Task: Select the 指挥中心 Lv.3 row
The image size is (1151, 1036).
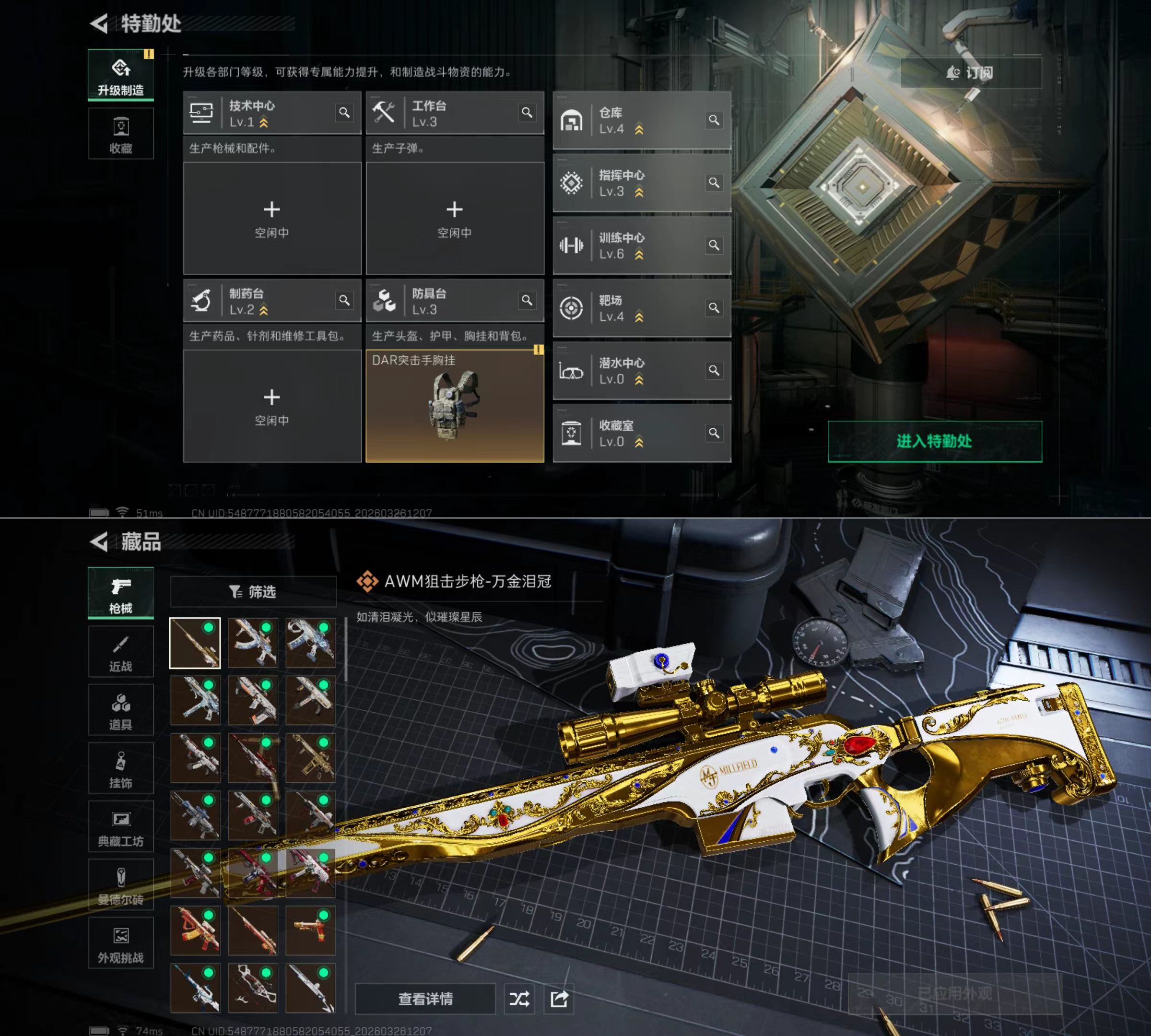Action: [x=642, y=183]
